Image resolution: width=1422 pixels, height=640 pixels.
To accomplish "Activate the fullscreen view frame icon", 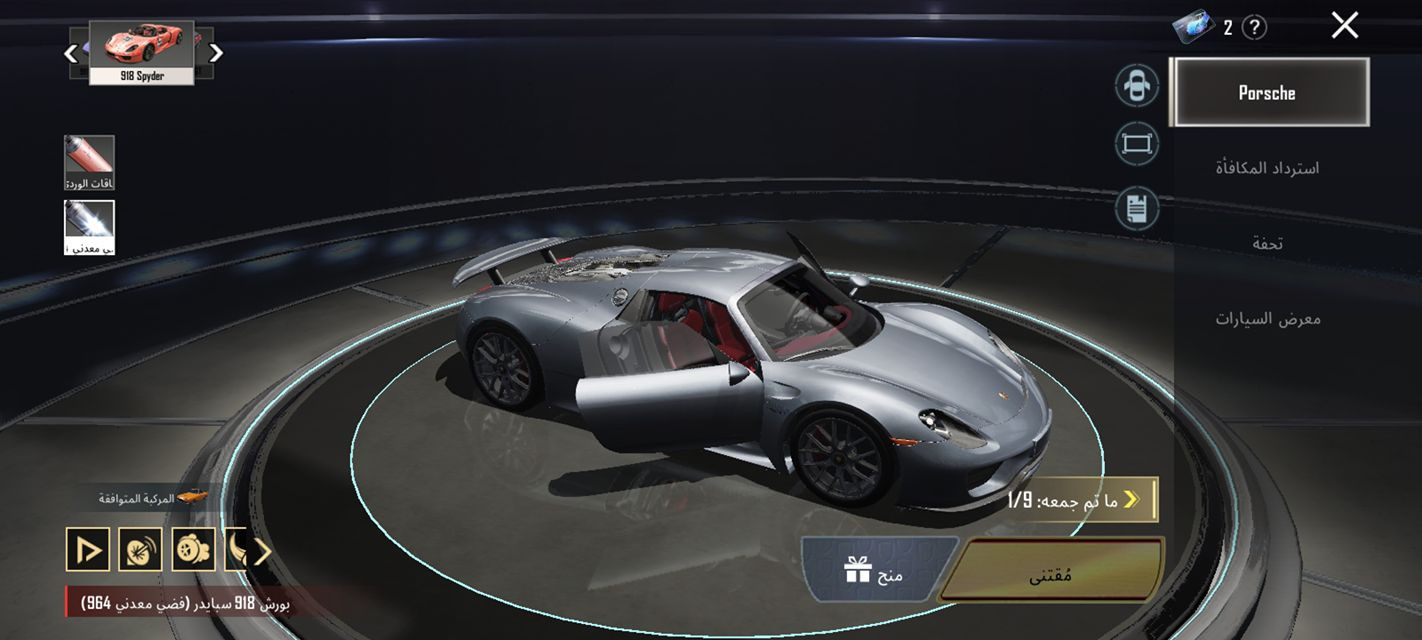I will point(1137,145).
